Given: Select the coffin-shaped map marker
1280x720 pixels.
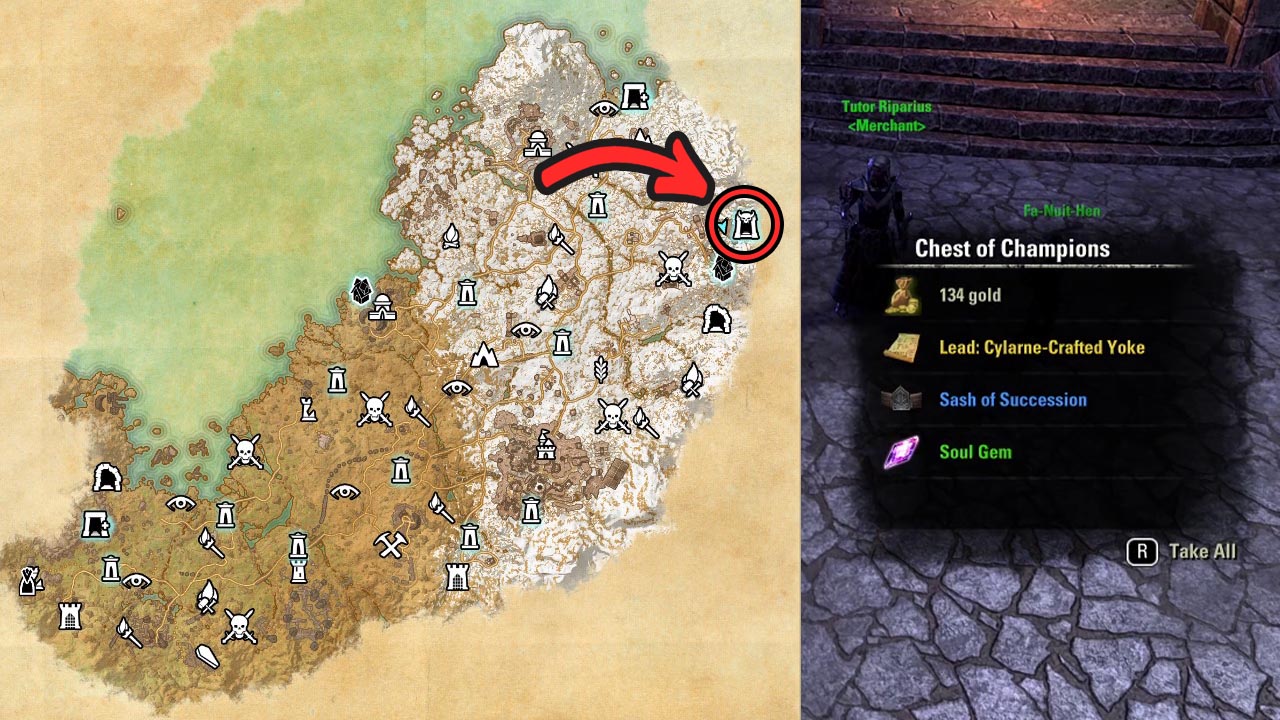Looking at the screenshot, I should click(206, 657).
